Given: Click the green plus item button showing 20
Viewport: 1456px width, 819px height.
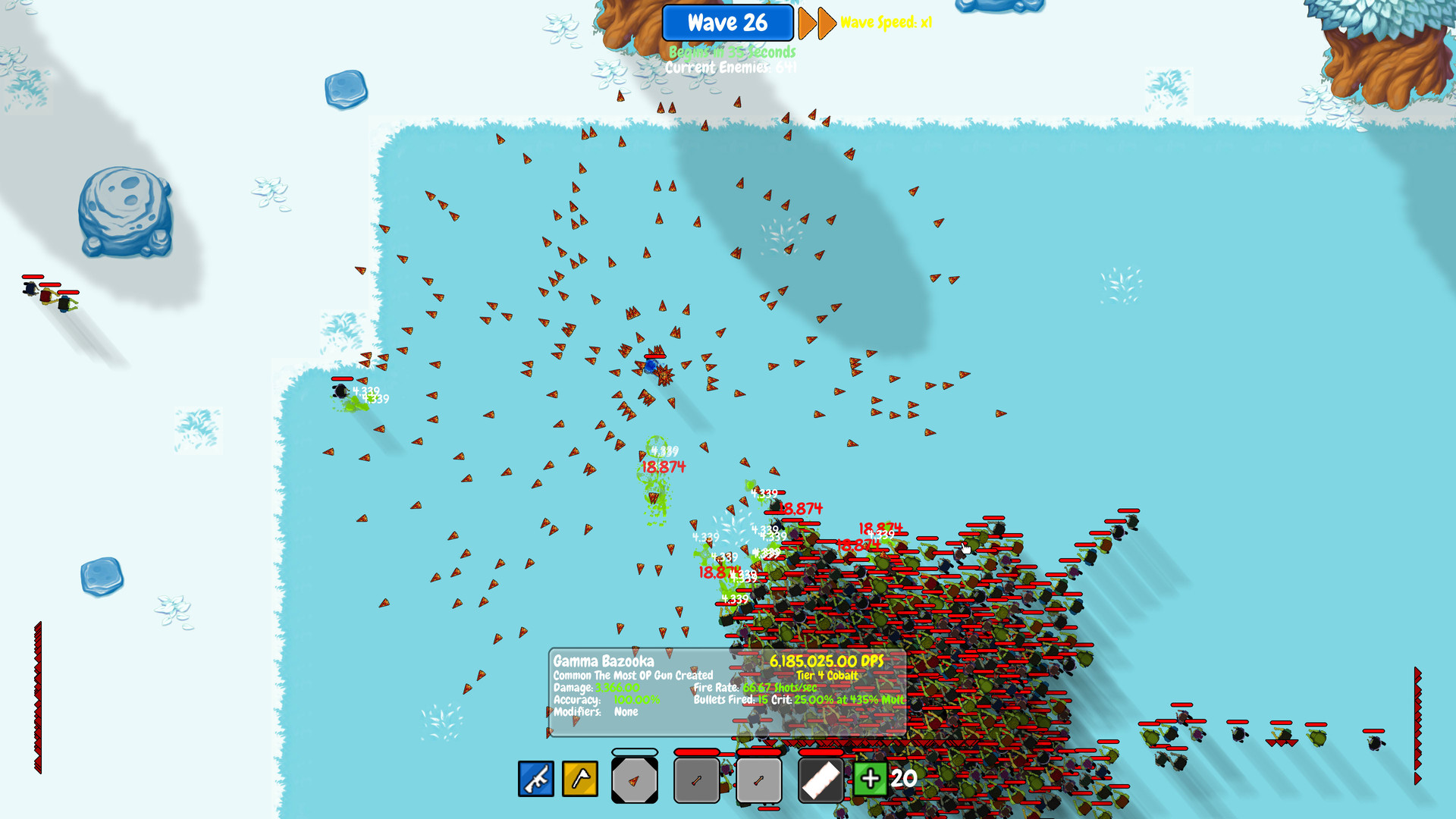Looking at the screenshot, I should pos(871,777).
